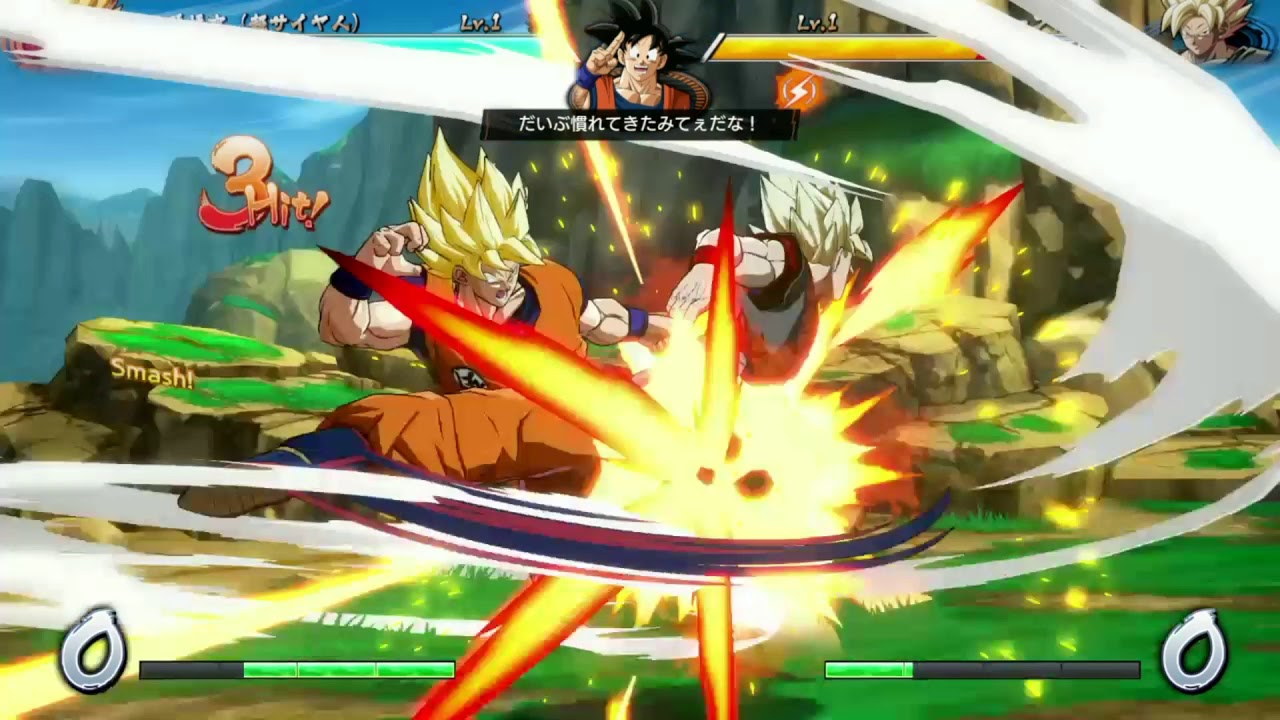
Task: Open the dialogue box with Japanese text
Action: pos(640,123)
